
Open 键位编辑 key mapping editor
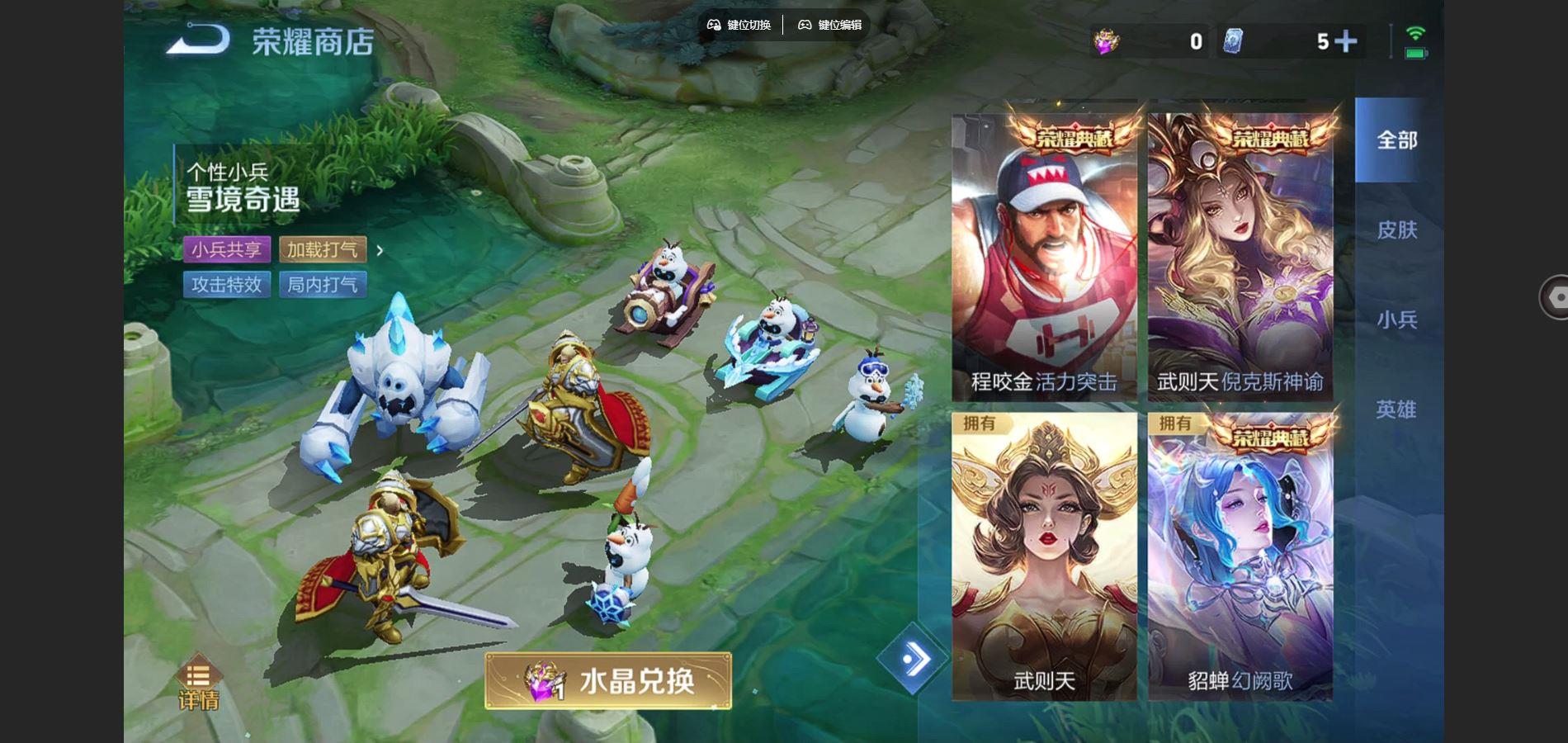pos(828,25)
